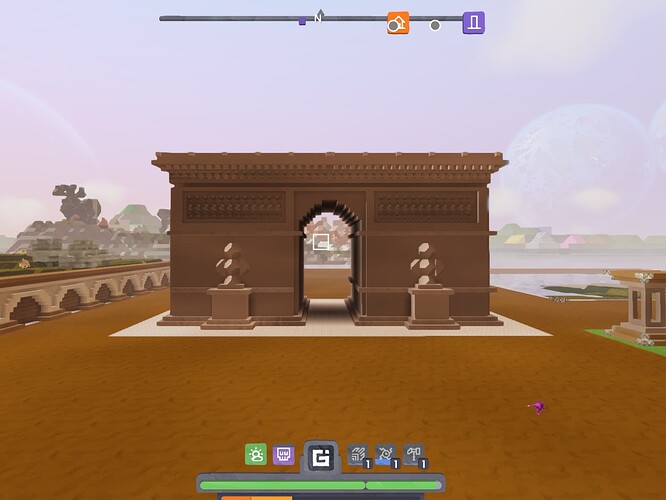Select the grappling claw tool slot
This screenshot has width=666, height=500.
pyautogui.click(x=359, y=455)
